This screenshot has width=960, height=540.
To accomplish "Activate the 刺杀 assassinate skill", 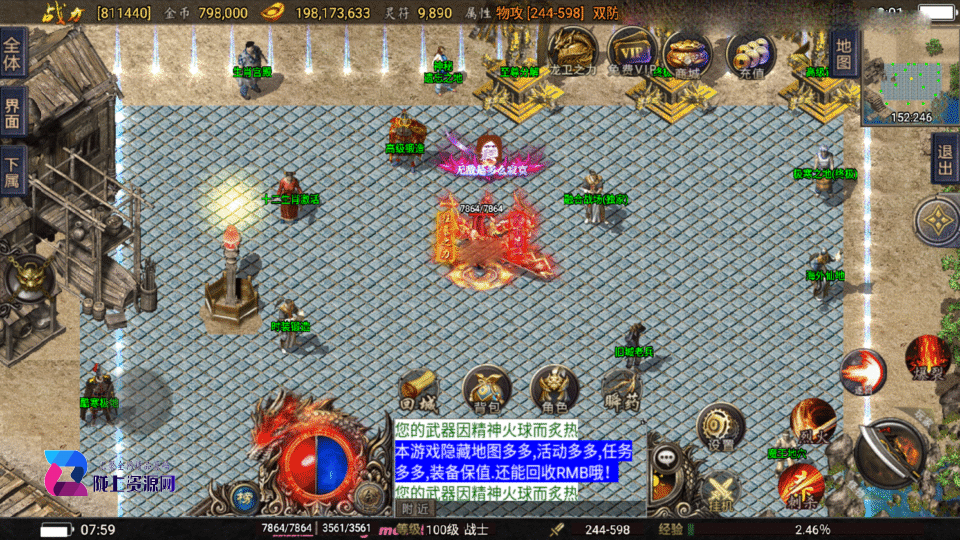I will point(801,485).
